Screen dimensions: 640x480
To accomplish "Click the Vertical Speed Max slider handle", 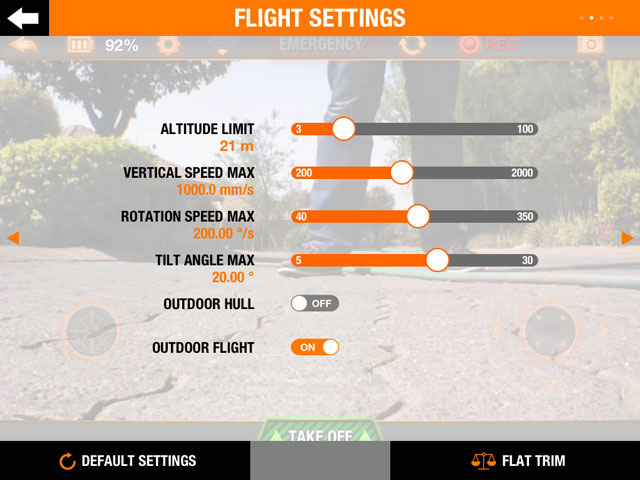I will 402,172.
